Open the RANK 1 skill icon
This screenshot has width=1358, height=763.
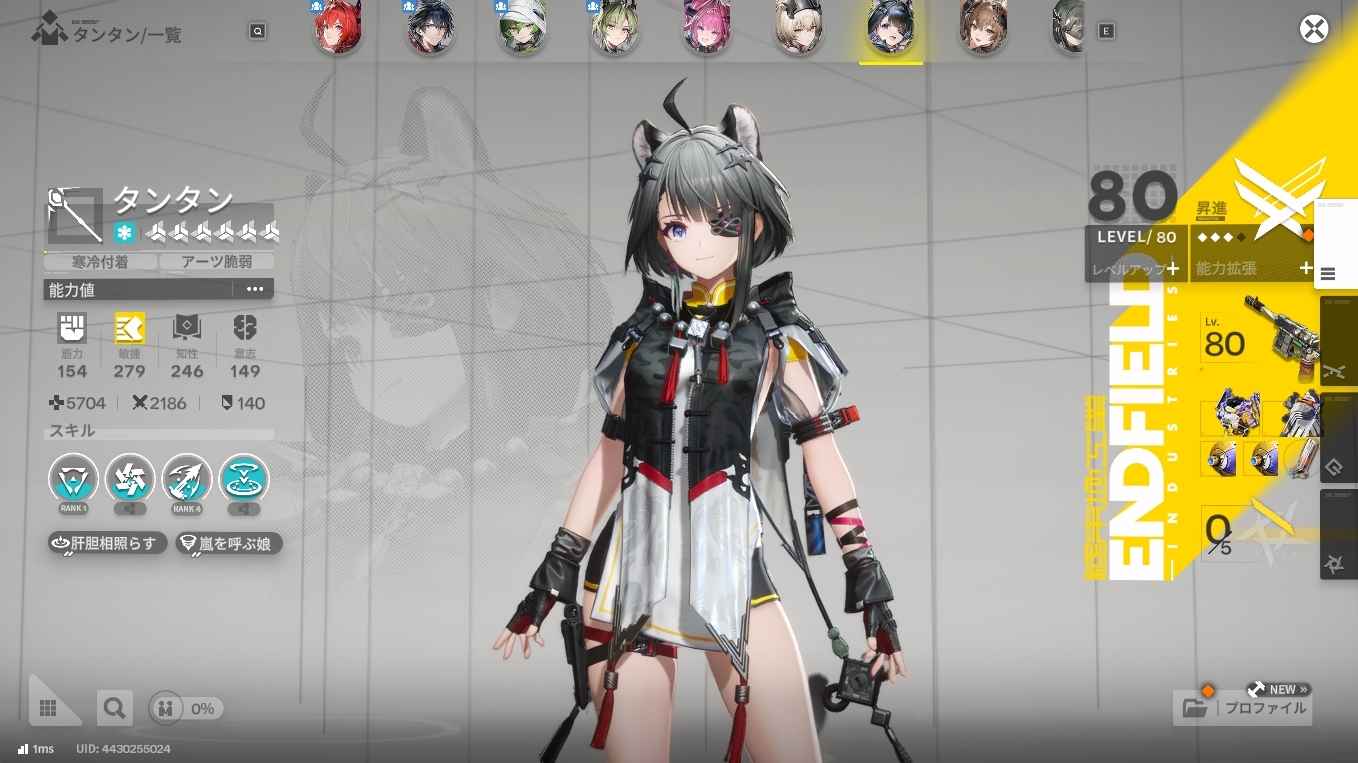click(74, 479)
